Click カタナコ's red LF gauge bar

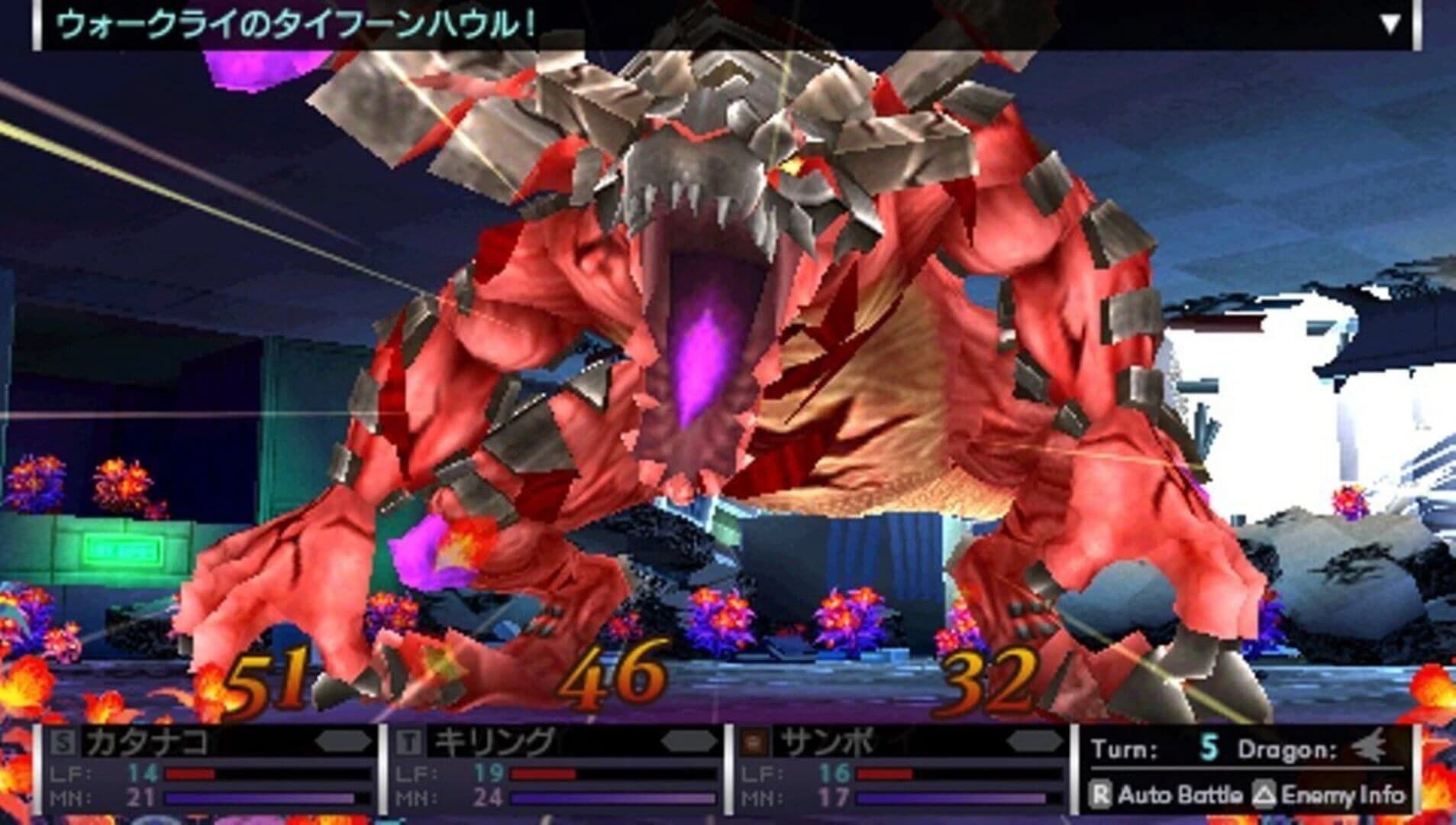coord(191,772)
